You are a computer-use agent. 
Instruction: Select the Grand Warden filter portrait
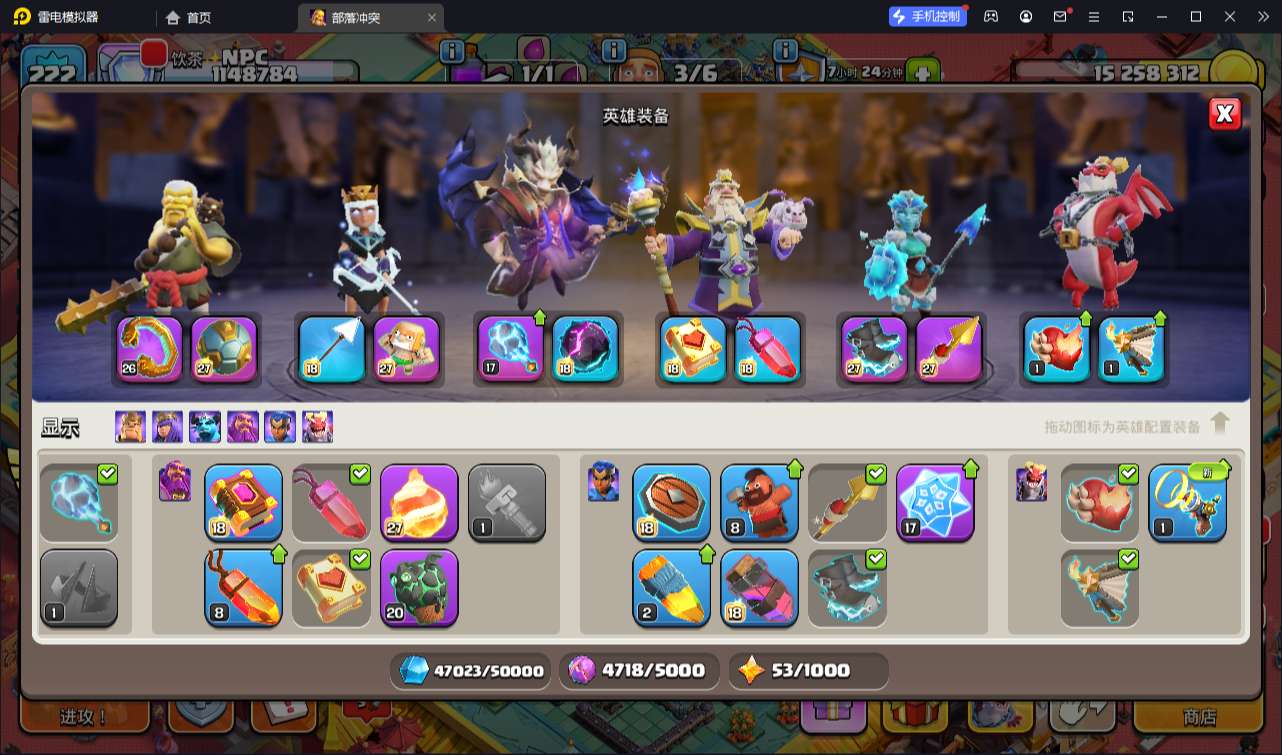click(243, 427)
